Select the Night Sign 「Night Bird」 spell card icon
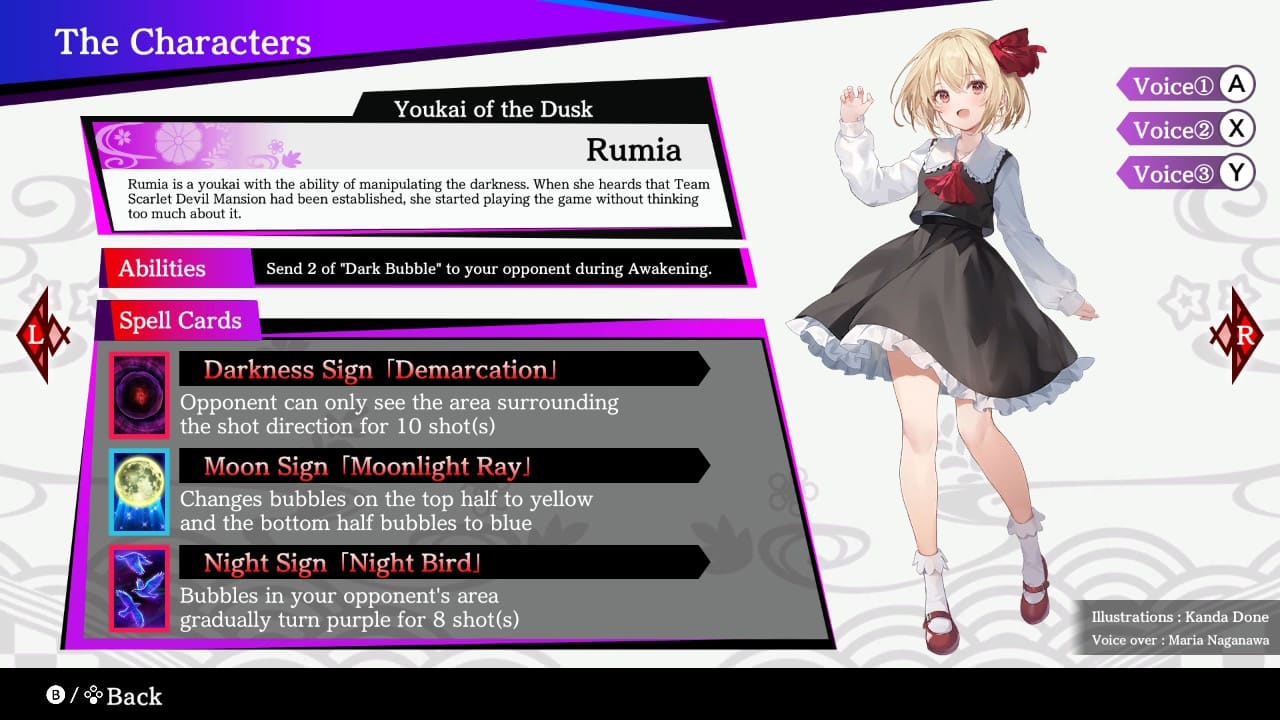 coord(138,588)
